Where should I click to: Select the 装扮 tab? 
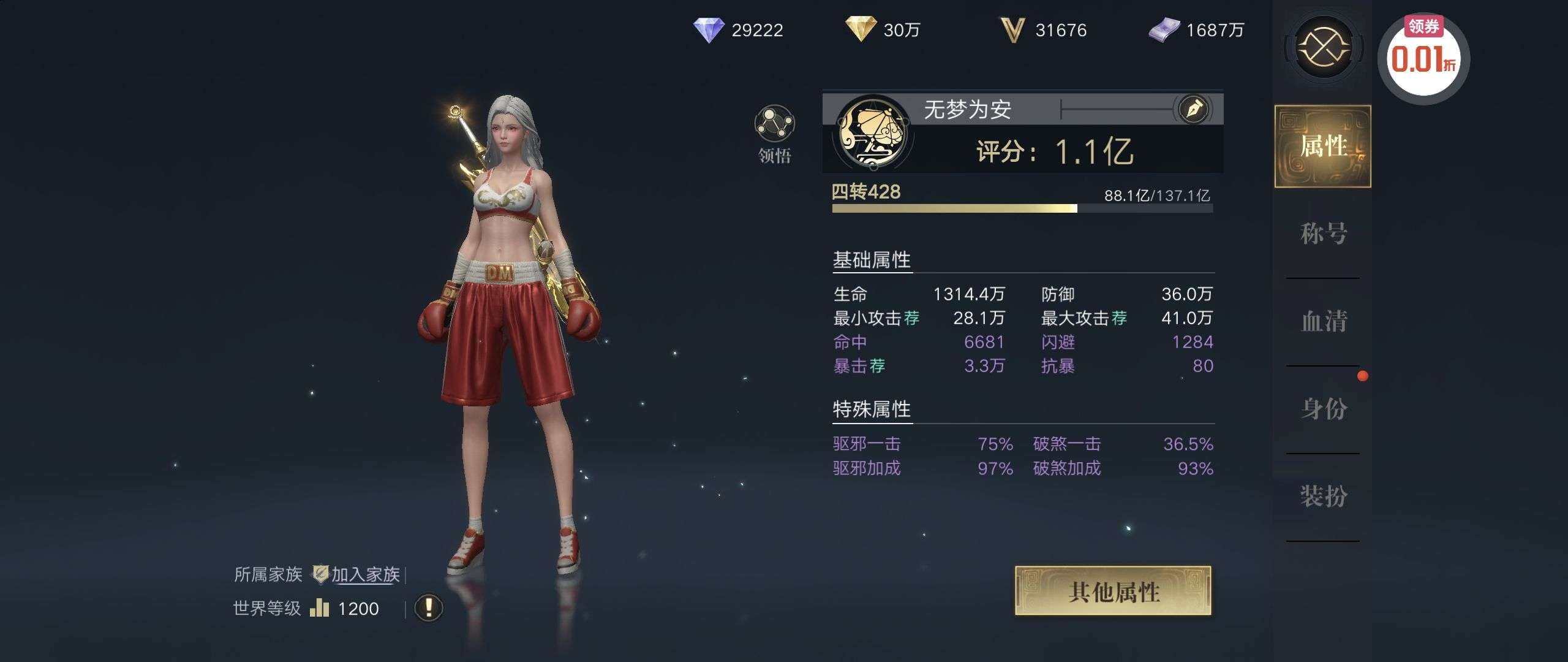(x=1323, y=496)
